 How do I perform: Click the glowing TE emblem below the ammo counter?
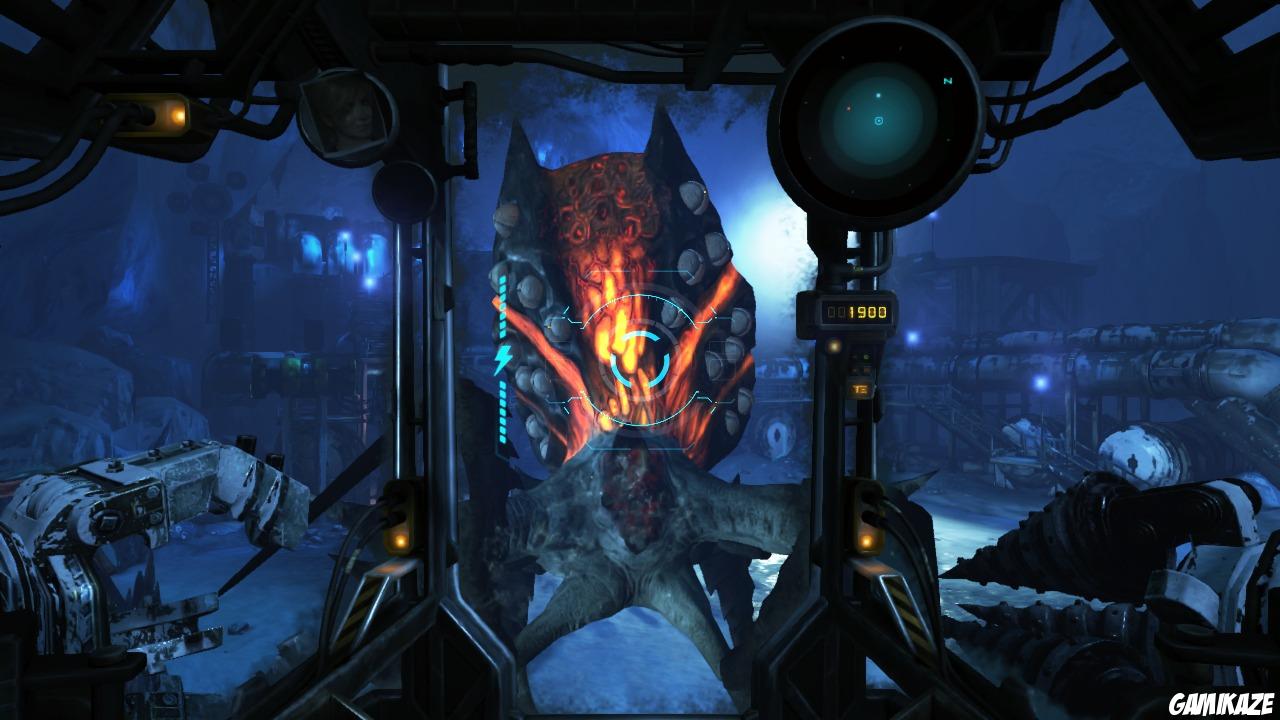(861, 391)
